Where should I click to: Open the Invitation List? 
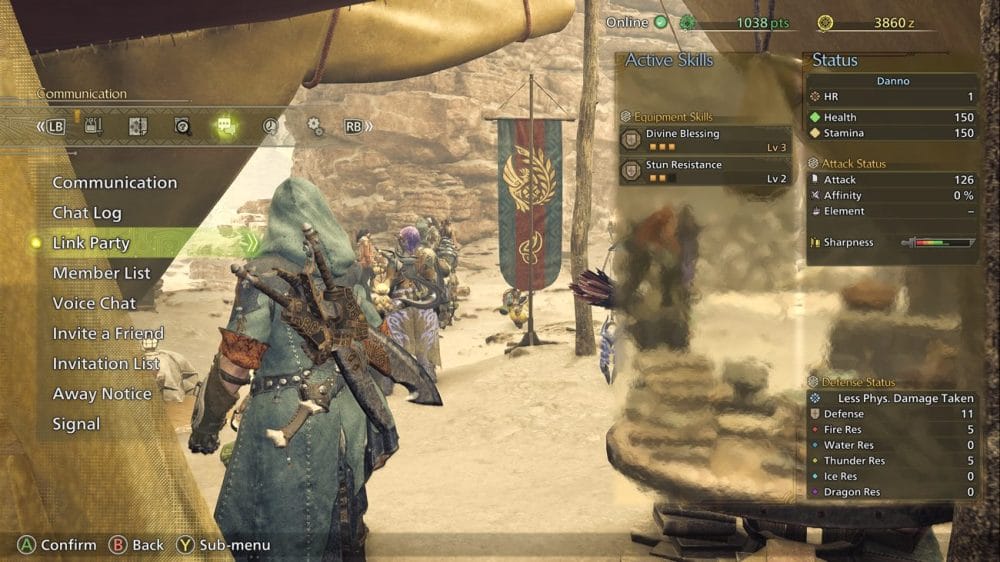[106, 364]
